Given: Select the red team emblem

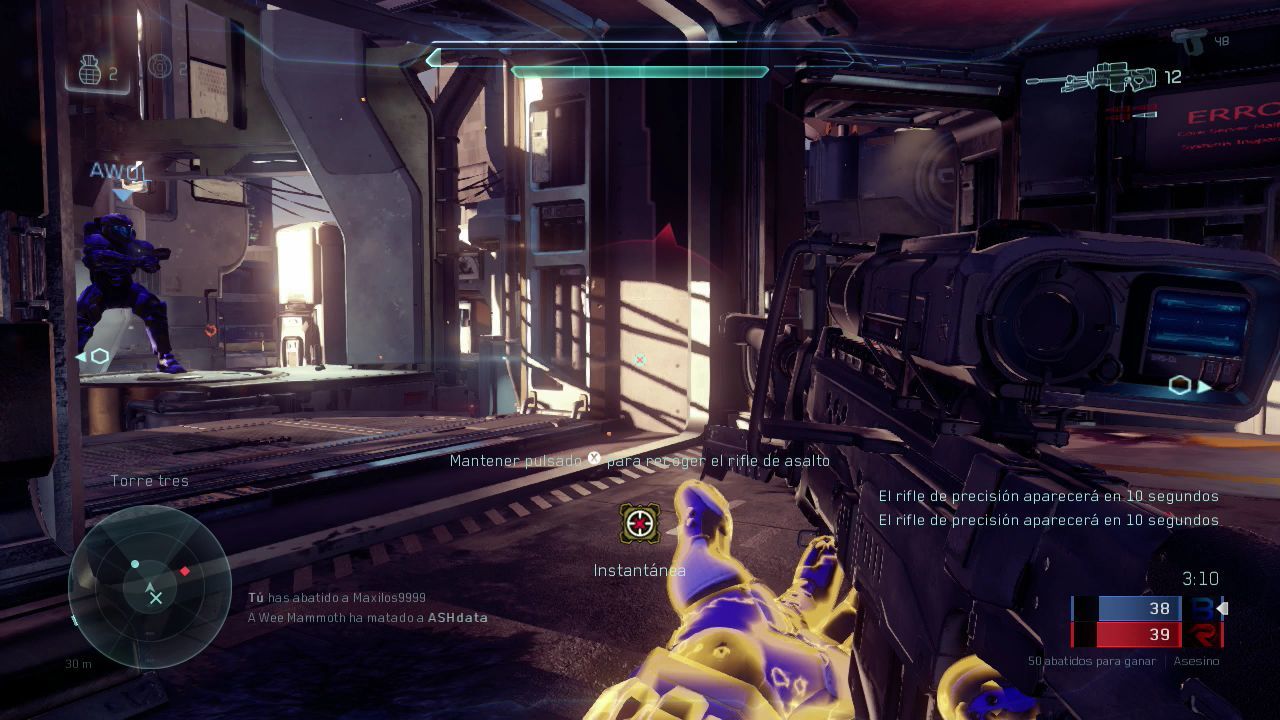Looking at the screenshot, I should pos(1201,634).
